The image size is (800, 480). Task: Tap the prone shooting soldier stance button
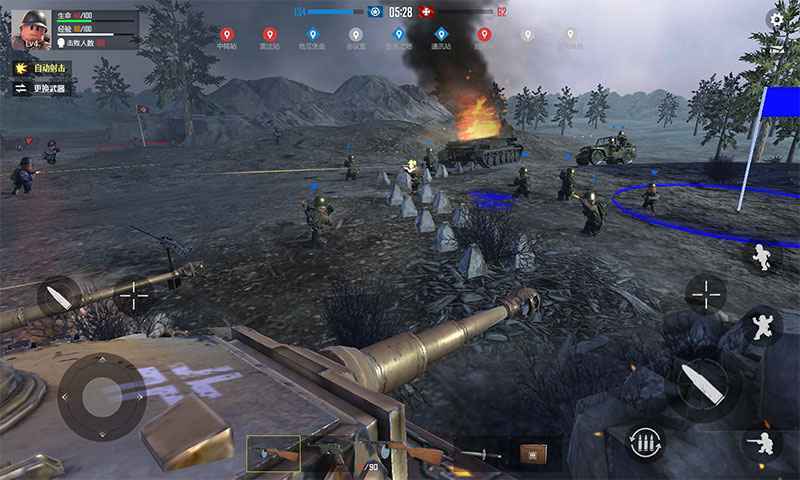(762, 441)
